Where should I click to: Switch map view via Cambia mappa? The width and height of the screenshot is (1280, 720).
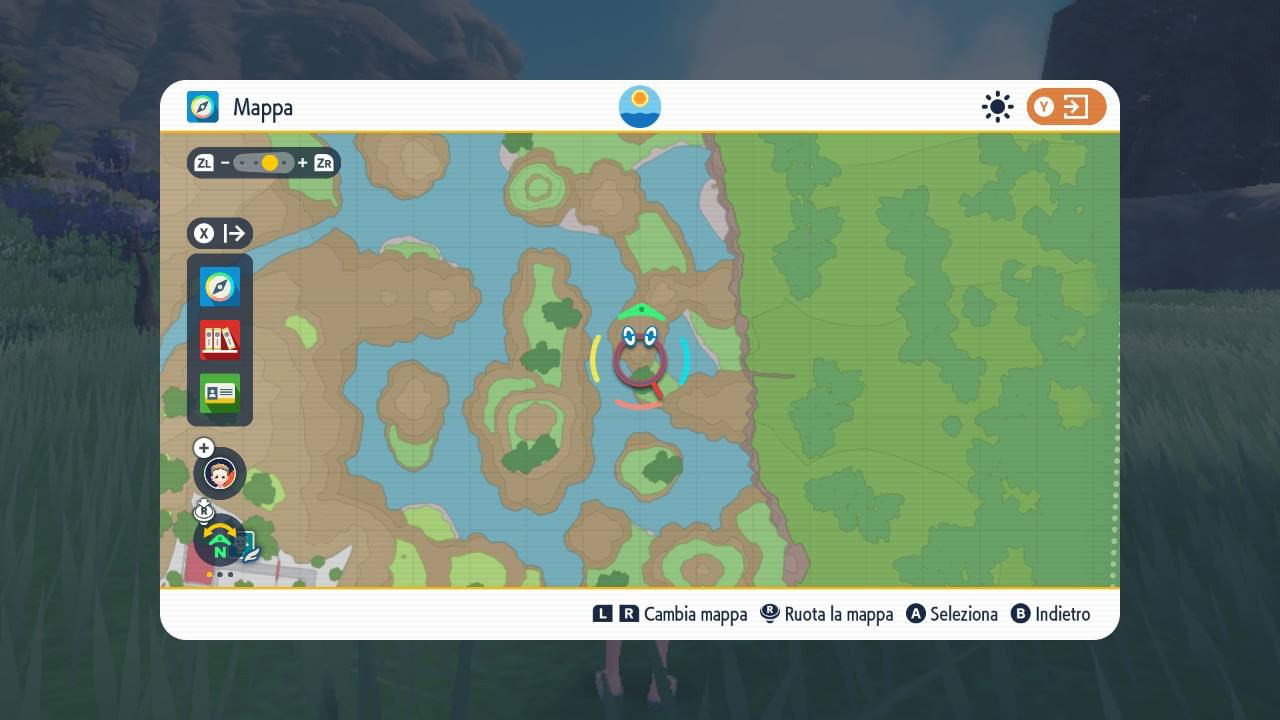pyautogui.click(x=673, y=614)
